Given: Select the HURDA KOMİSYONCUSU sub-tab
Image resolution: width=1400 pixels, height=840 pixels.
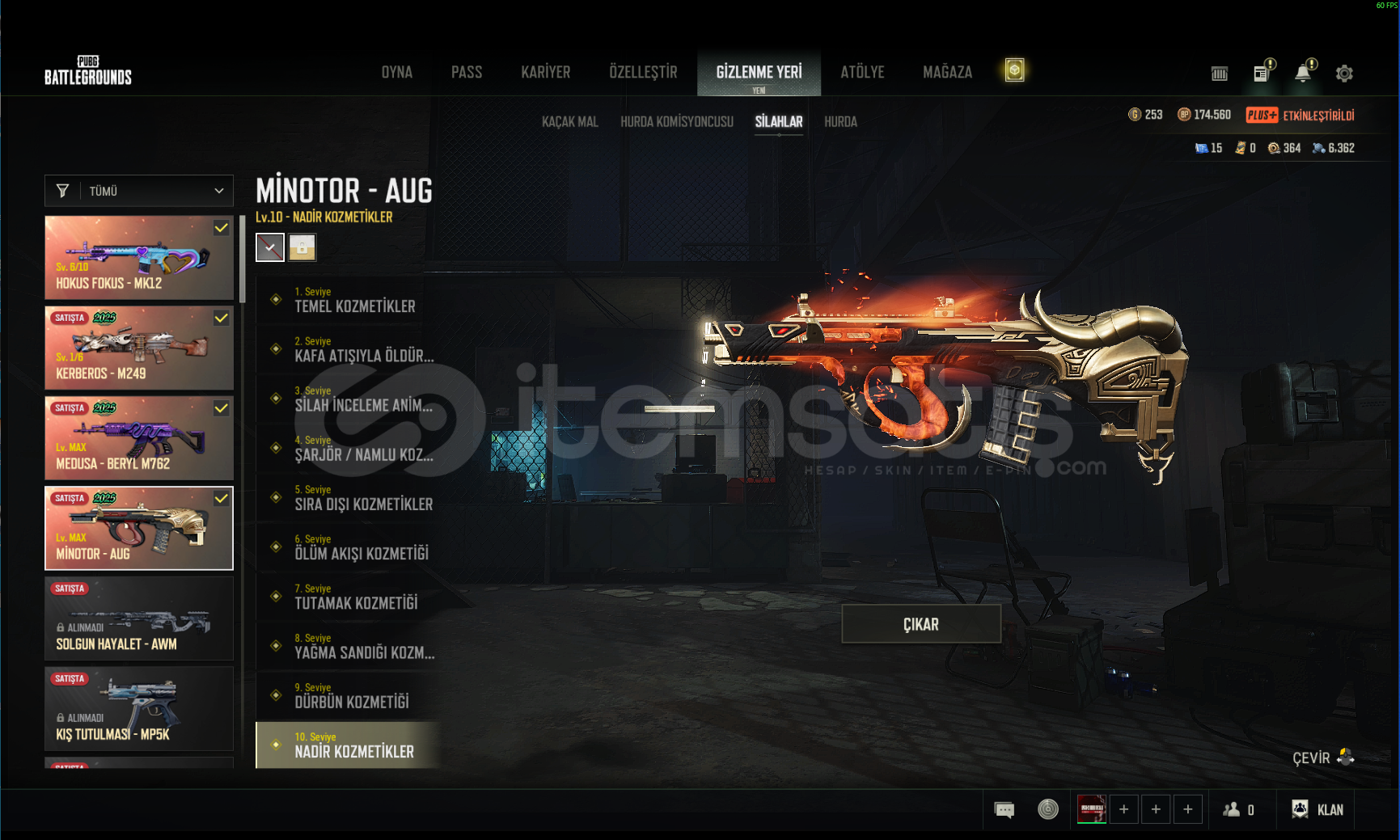Looking at the screenshot, I should coord(676,122).
